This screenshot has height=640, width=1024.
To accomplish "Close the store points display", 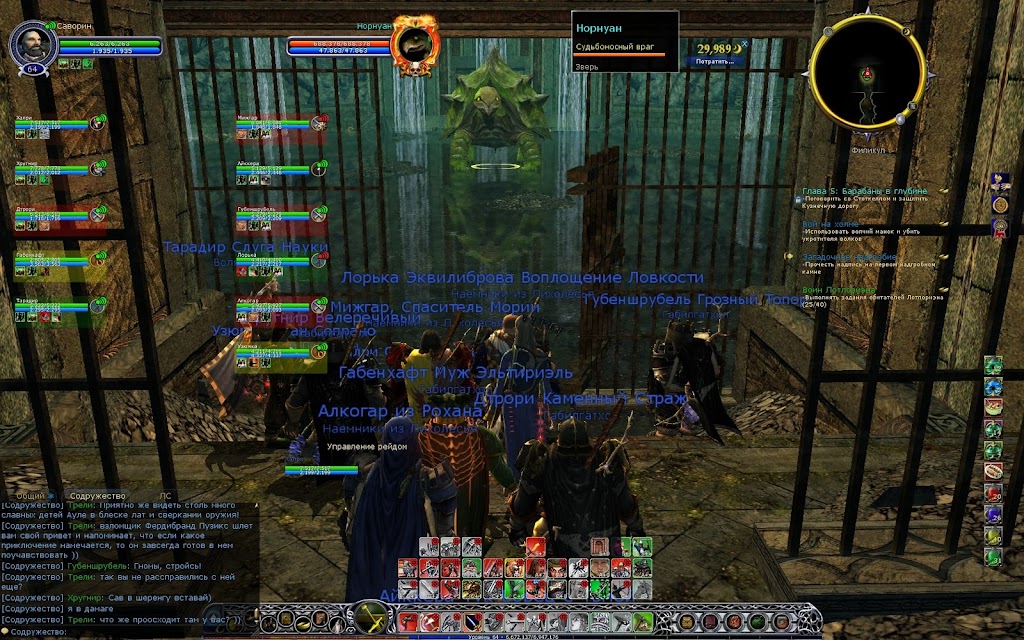I will tap(745, 43).
